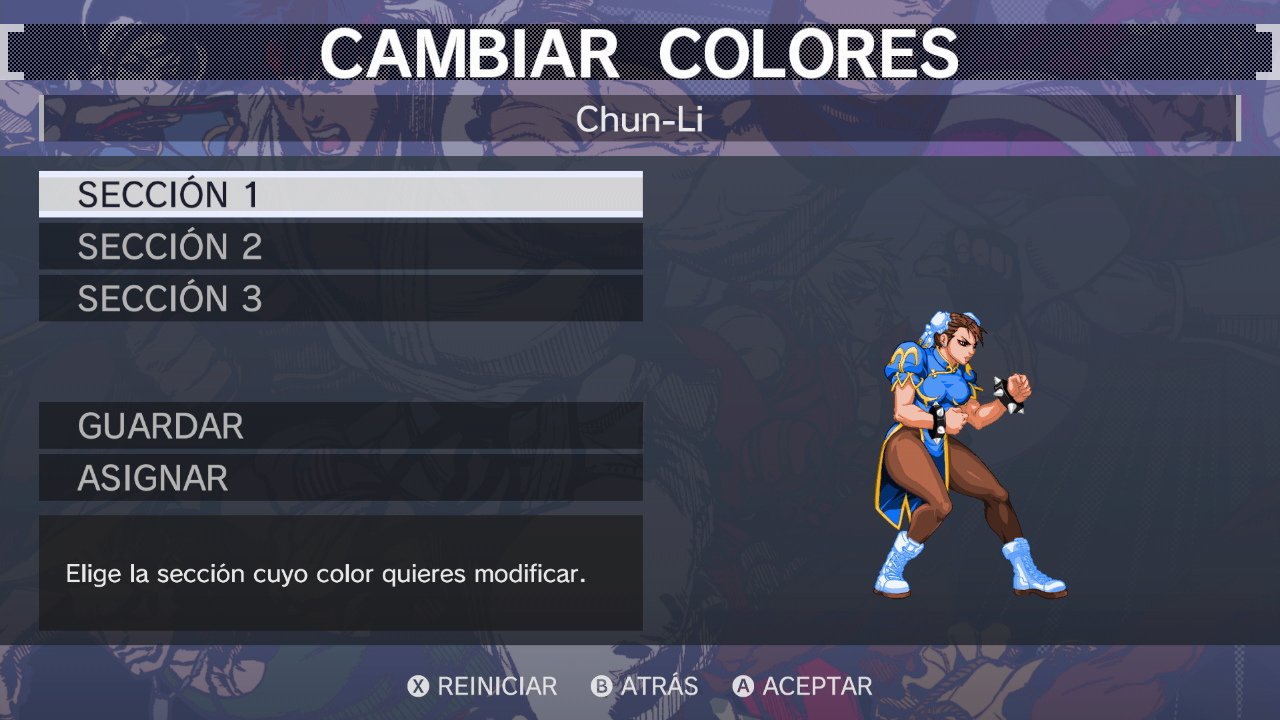The image size is (1280, 720).
Task: Click GUARDAR to save the colors
Action: 340,426
